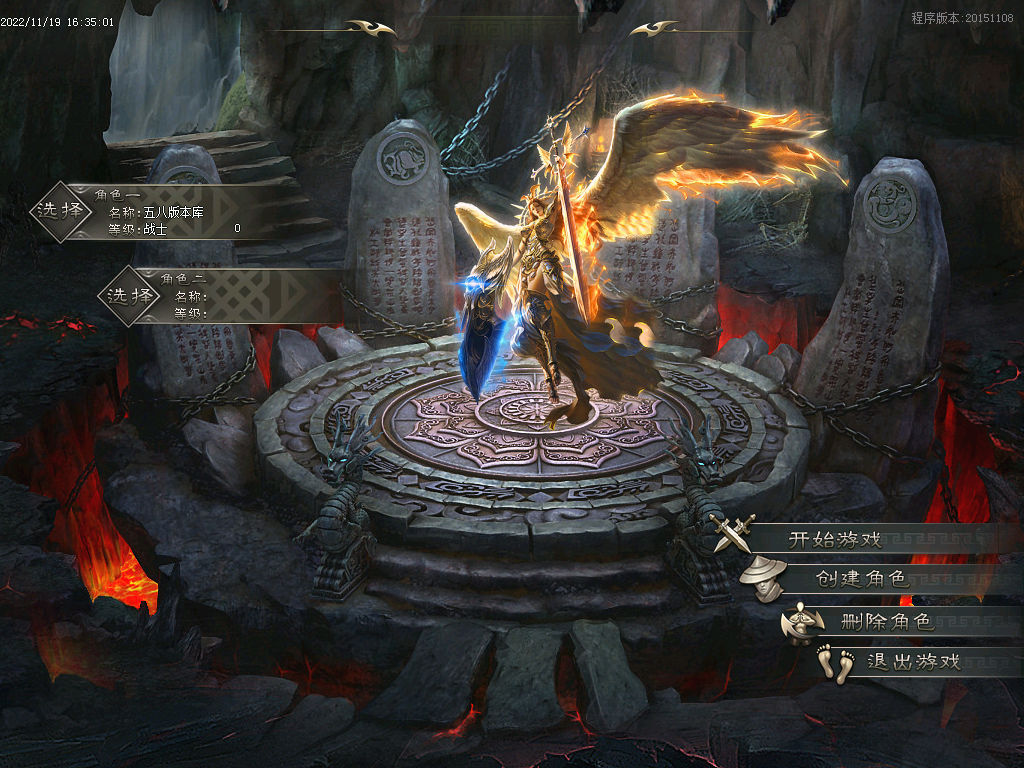Click the 选择 button for 角色二
Image resolution: width=1024 pixels, height=768 pixels.
(131, 295)
